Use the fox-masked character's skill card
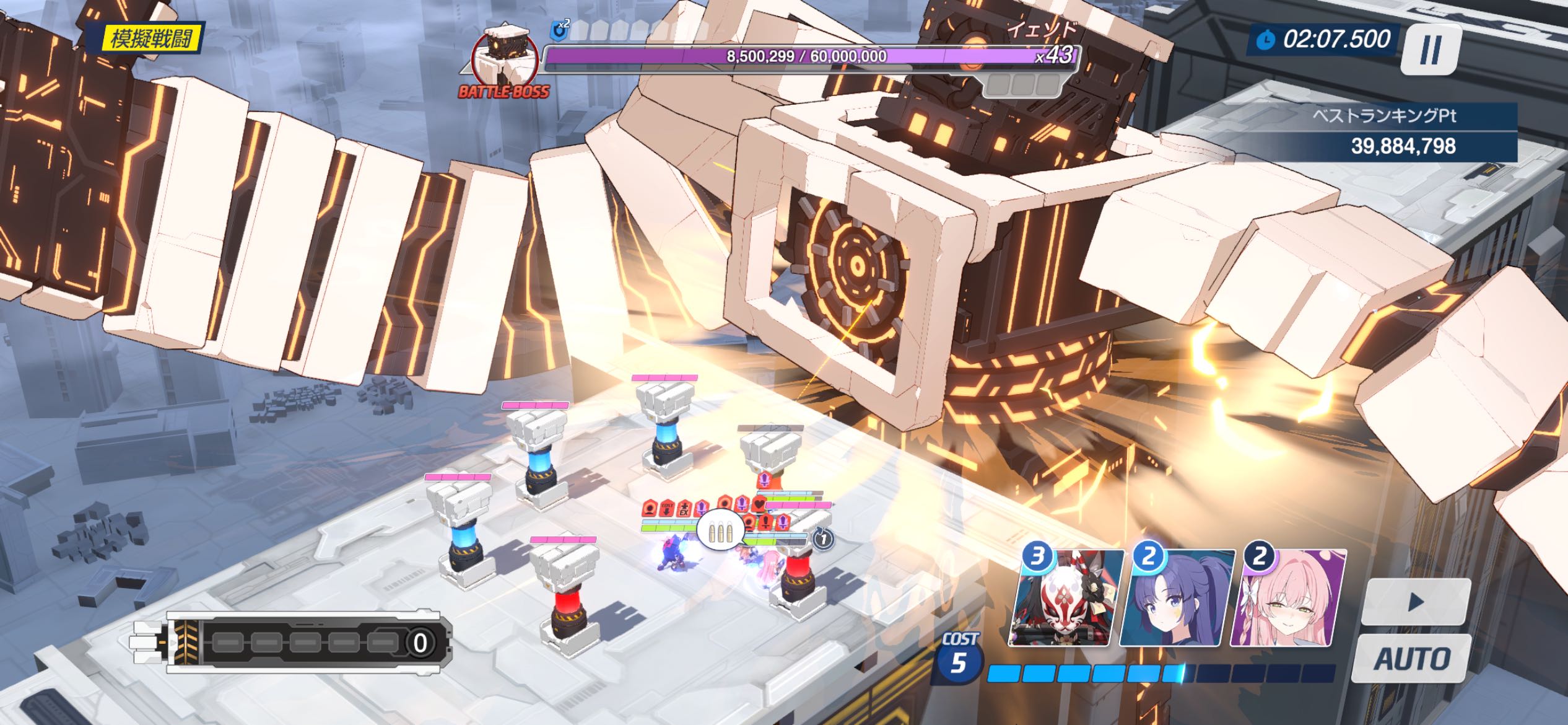 1066,599
